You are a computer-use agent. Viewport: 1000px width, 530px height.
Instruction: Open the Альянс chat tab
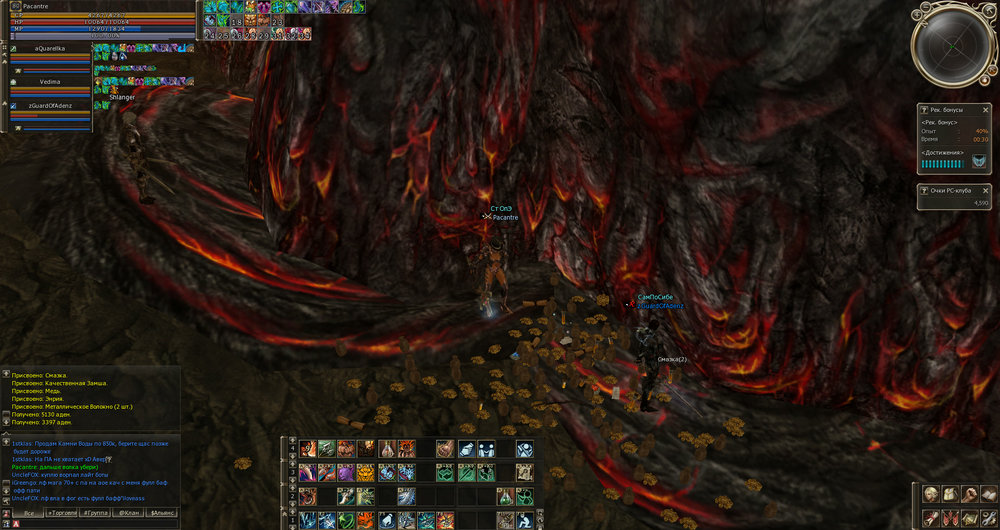(x=162, y=512)
